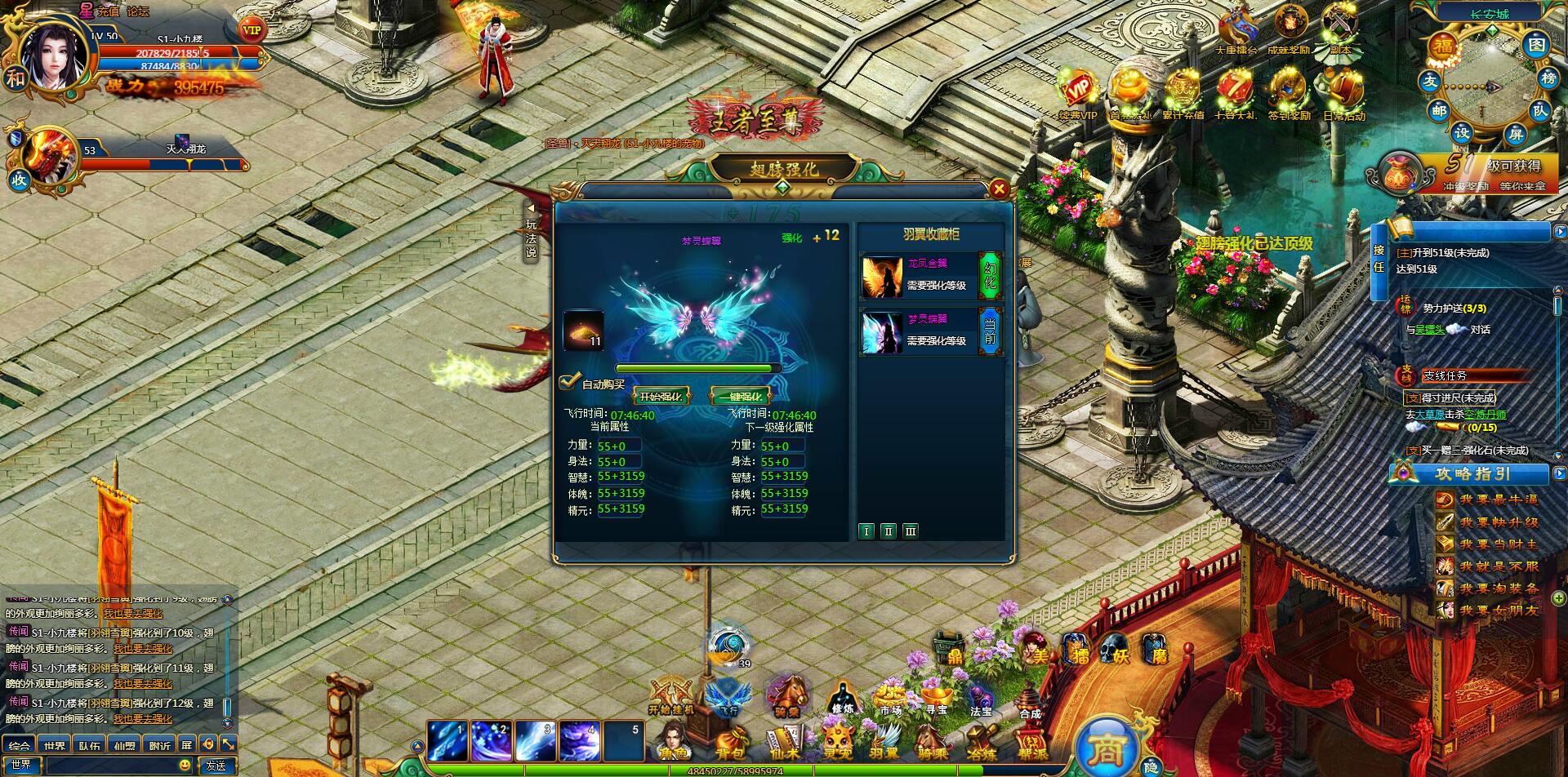
Task: Close the wing enhancement window
Action: tap(998, 189)
